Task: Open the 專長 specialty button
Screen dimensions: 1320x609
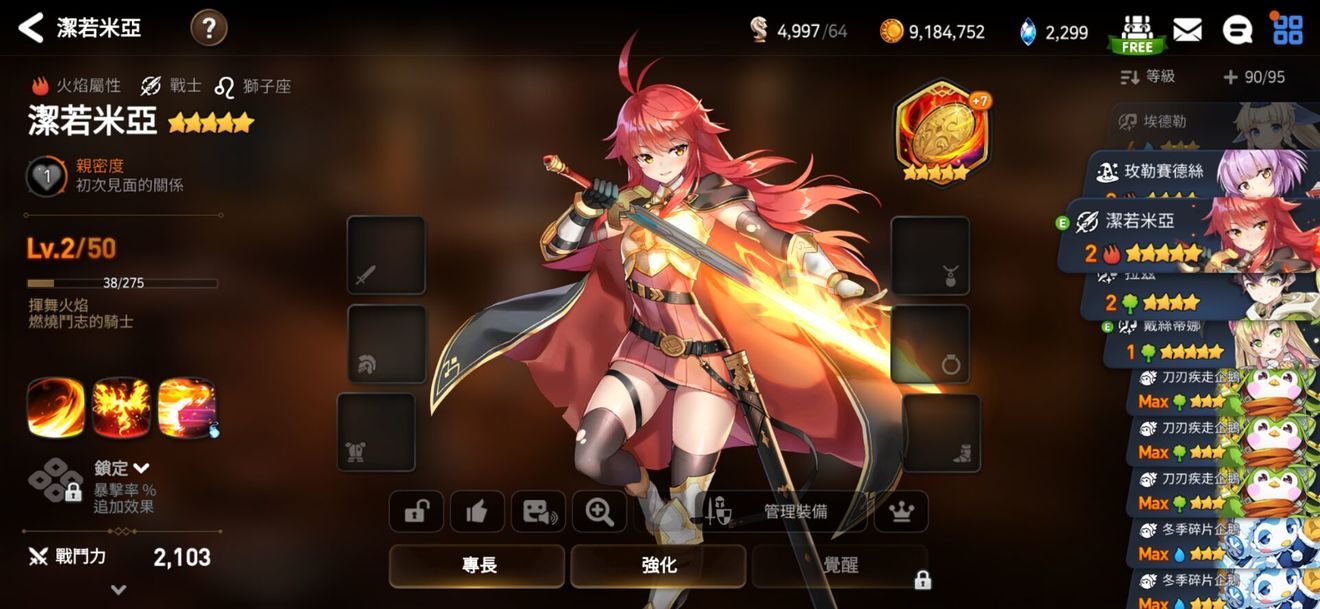Action: click(x=478, y=566)
